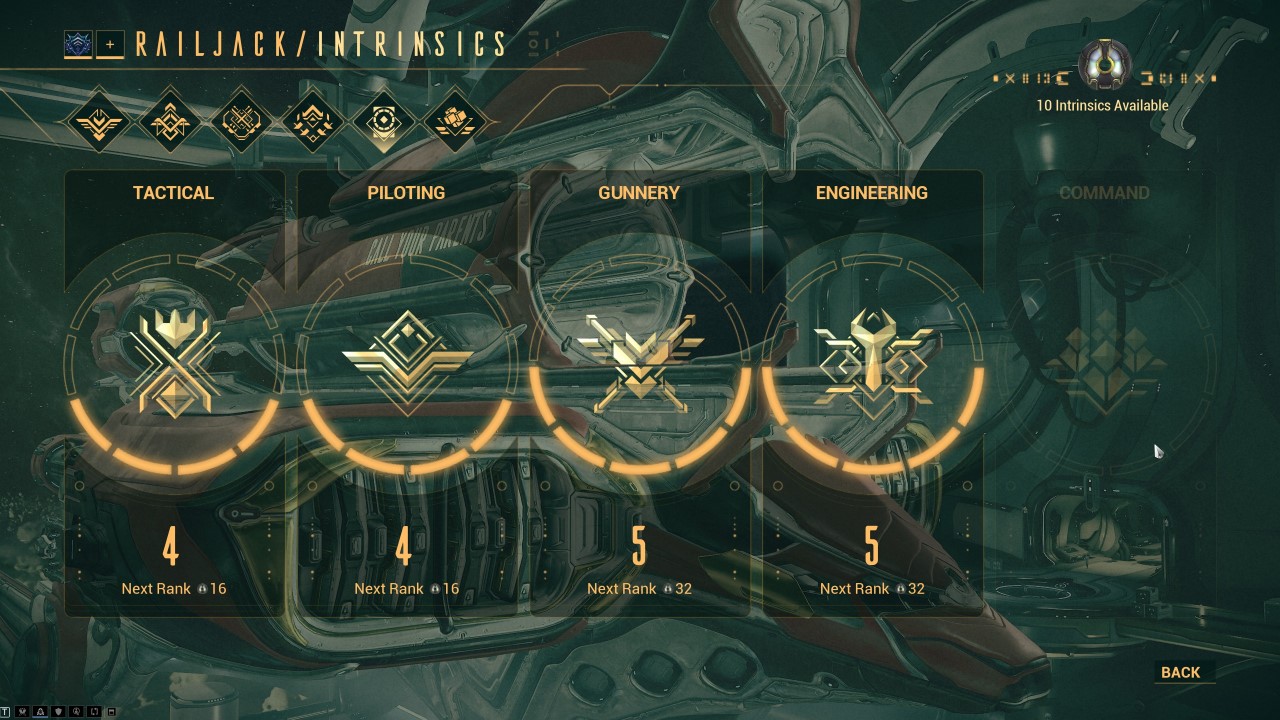Select the rightmost intrinsic icon in the top row

[454, 120]
